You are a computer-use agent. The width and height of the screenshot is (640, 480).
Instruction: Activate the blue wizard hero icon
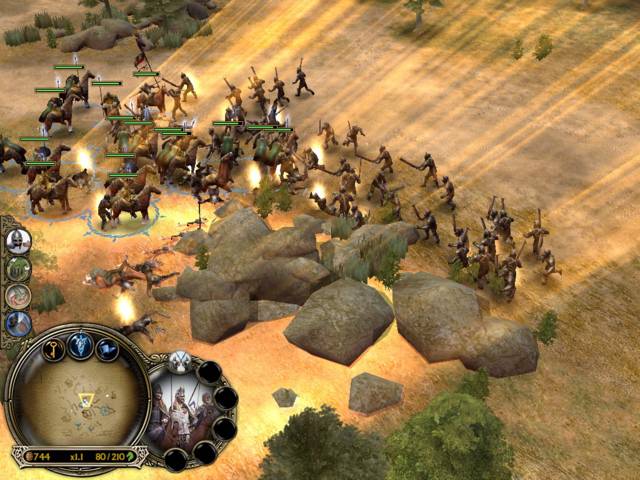click(19, 323)
